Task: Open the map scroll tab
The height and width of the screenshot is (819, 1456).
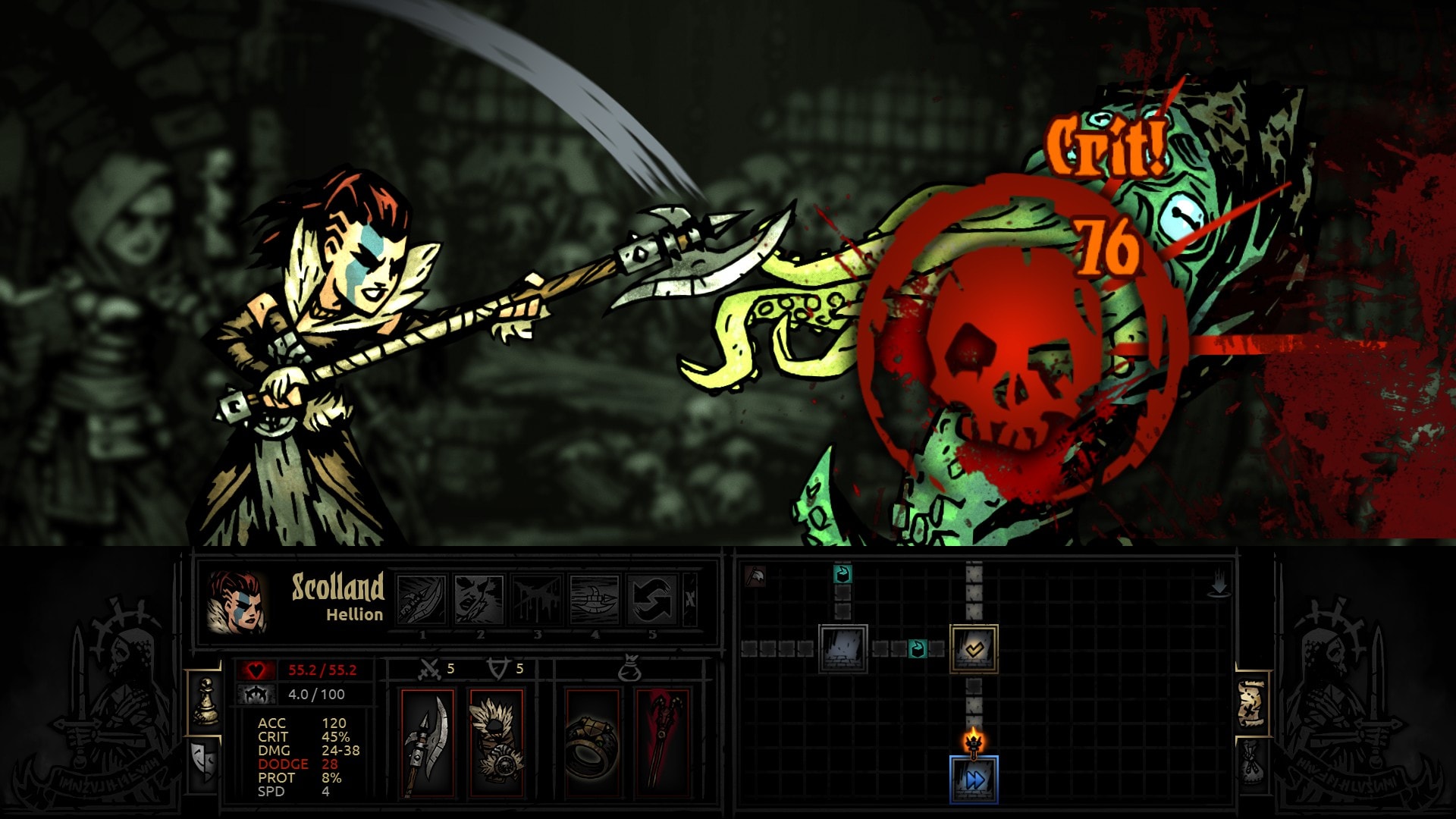Action: [1252, 702]
